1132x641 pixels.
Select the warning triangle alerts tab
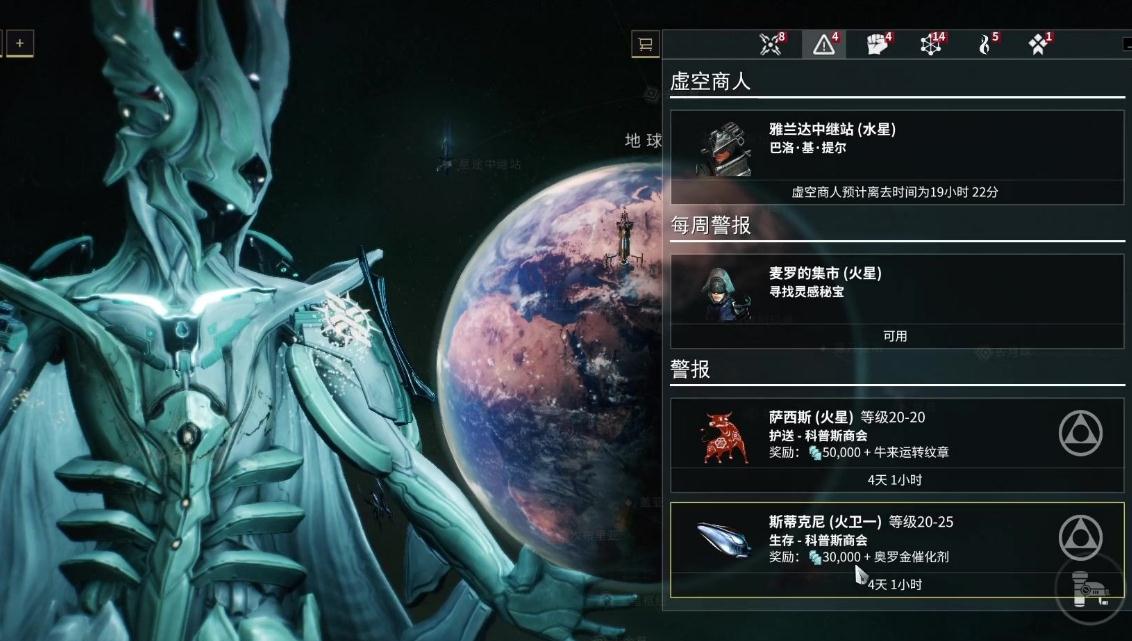(825, 44)
